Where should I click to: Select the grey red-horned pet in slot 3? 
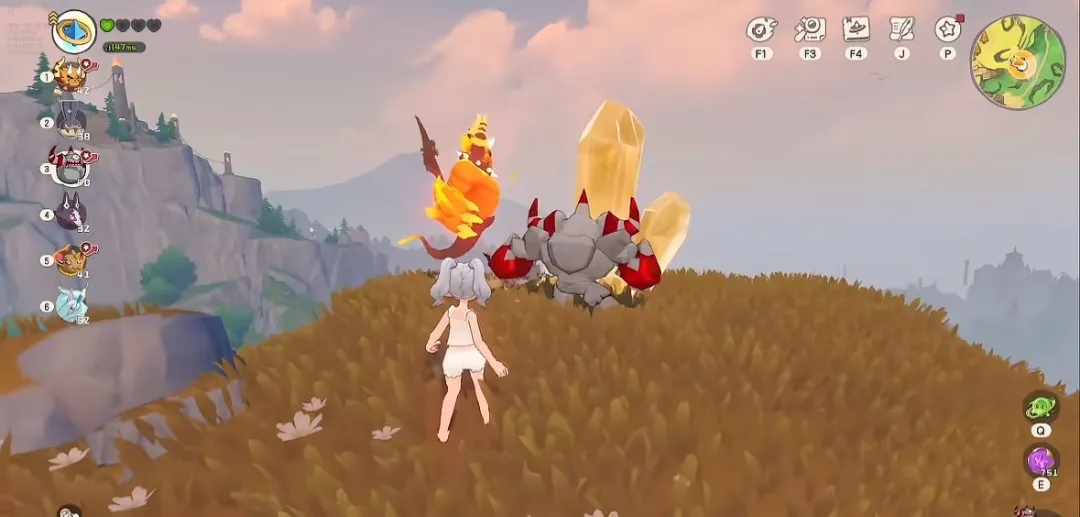pos(70,167)
